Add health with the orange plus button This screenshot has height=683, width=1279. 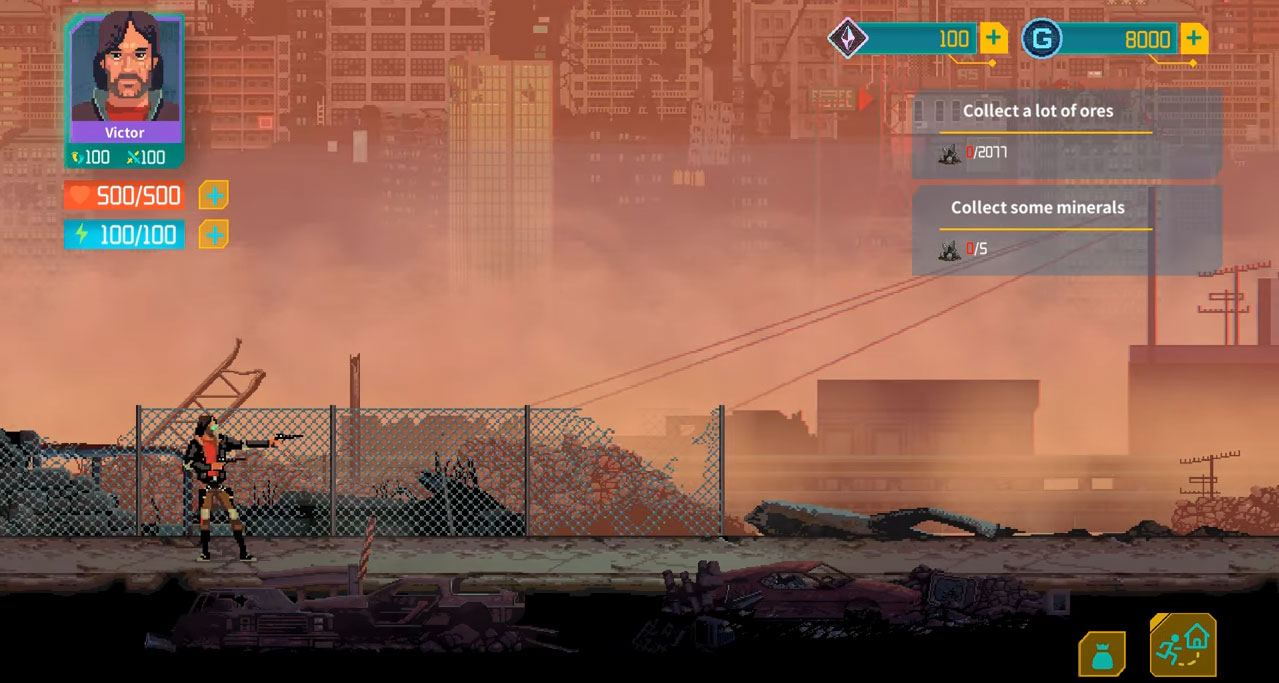tap(214, 195)
